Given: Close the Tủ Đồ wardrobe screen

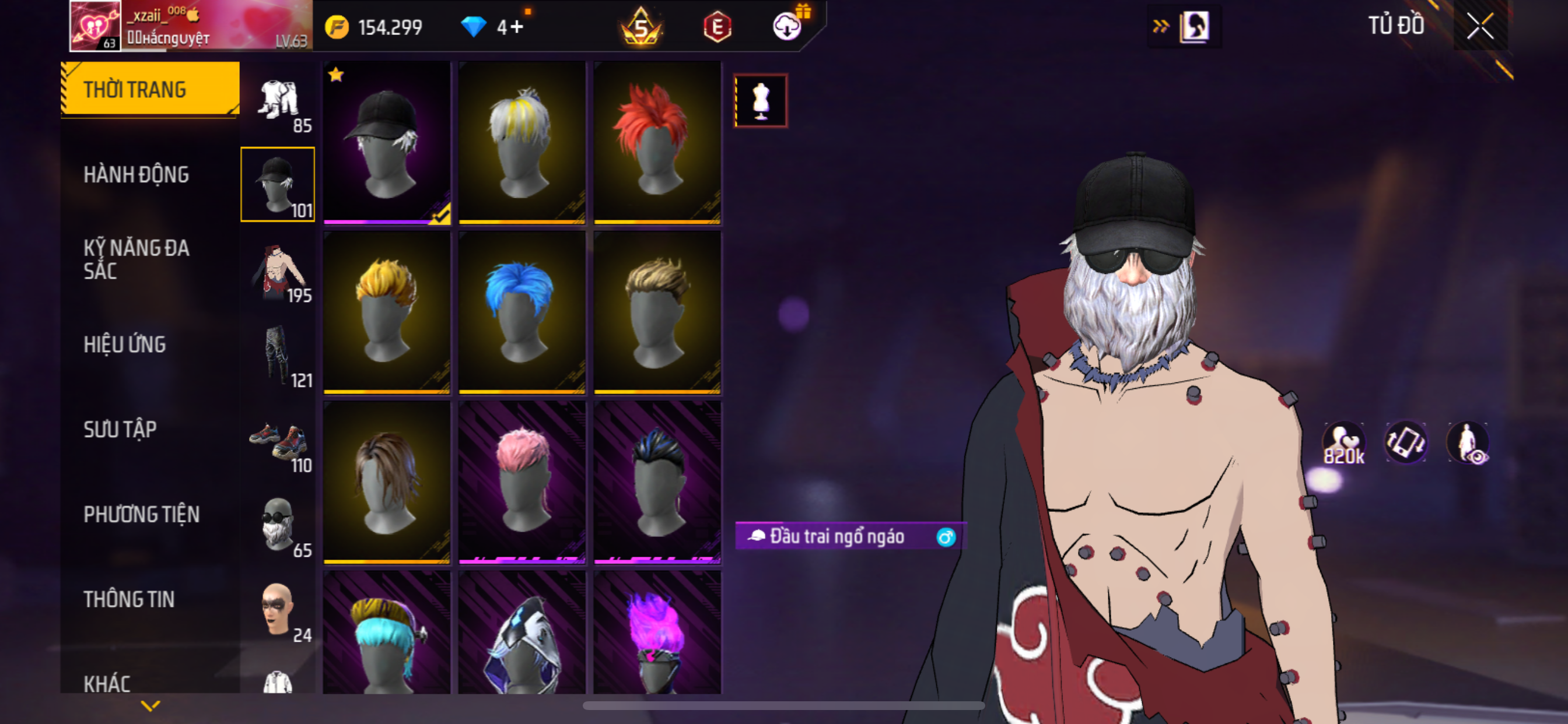Looking at the screenshot, I should tap(1480, 26).
